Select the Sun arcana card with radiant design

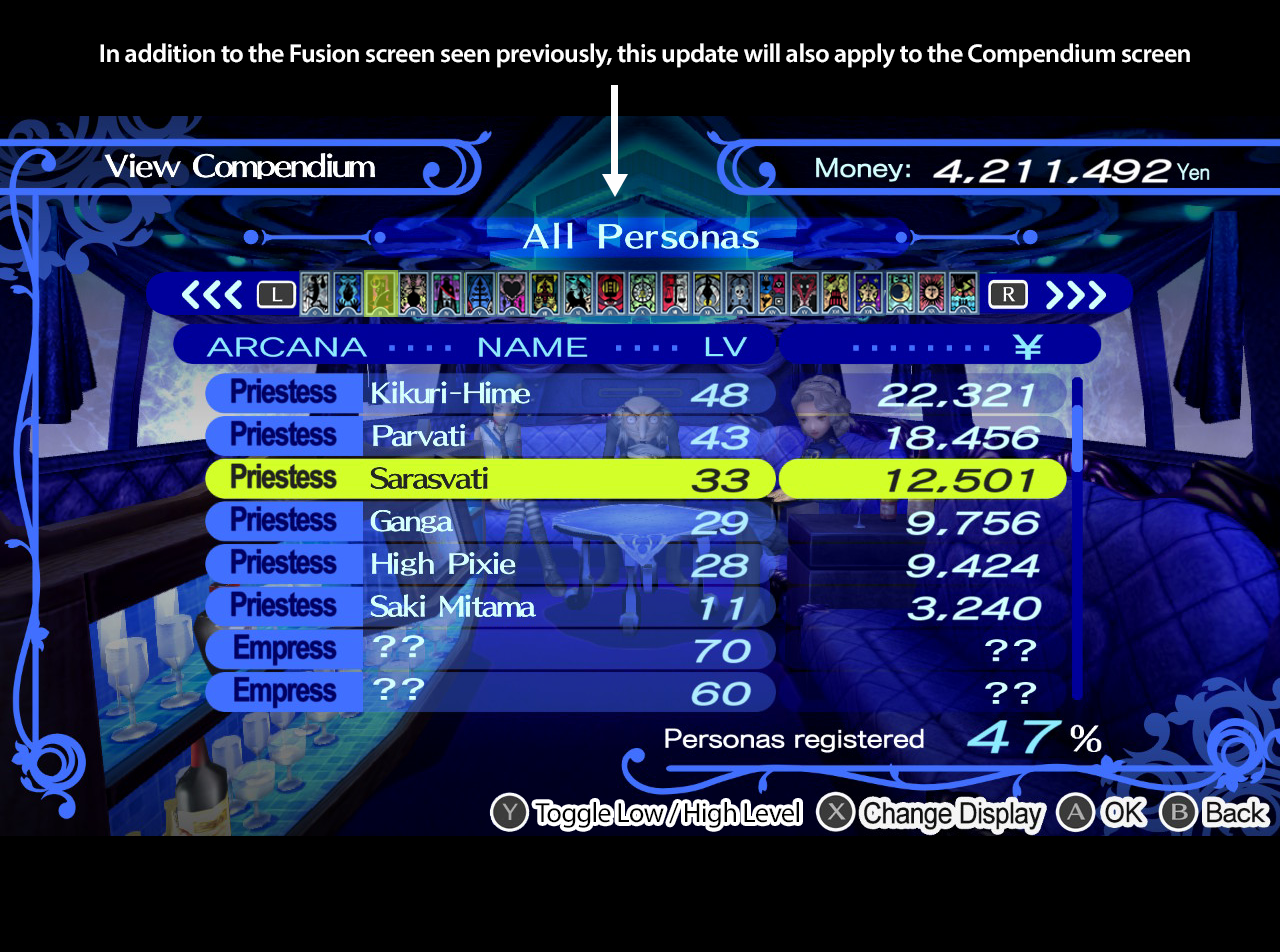[931, 294]
